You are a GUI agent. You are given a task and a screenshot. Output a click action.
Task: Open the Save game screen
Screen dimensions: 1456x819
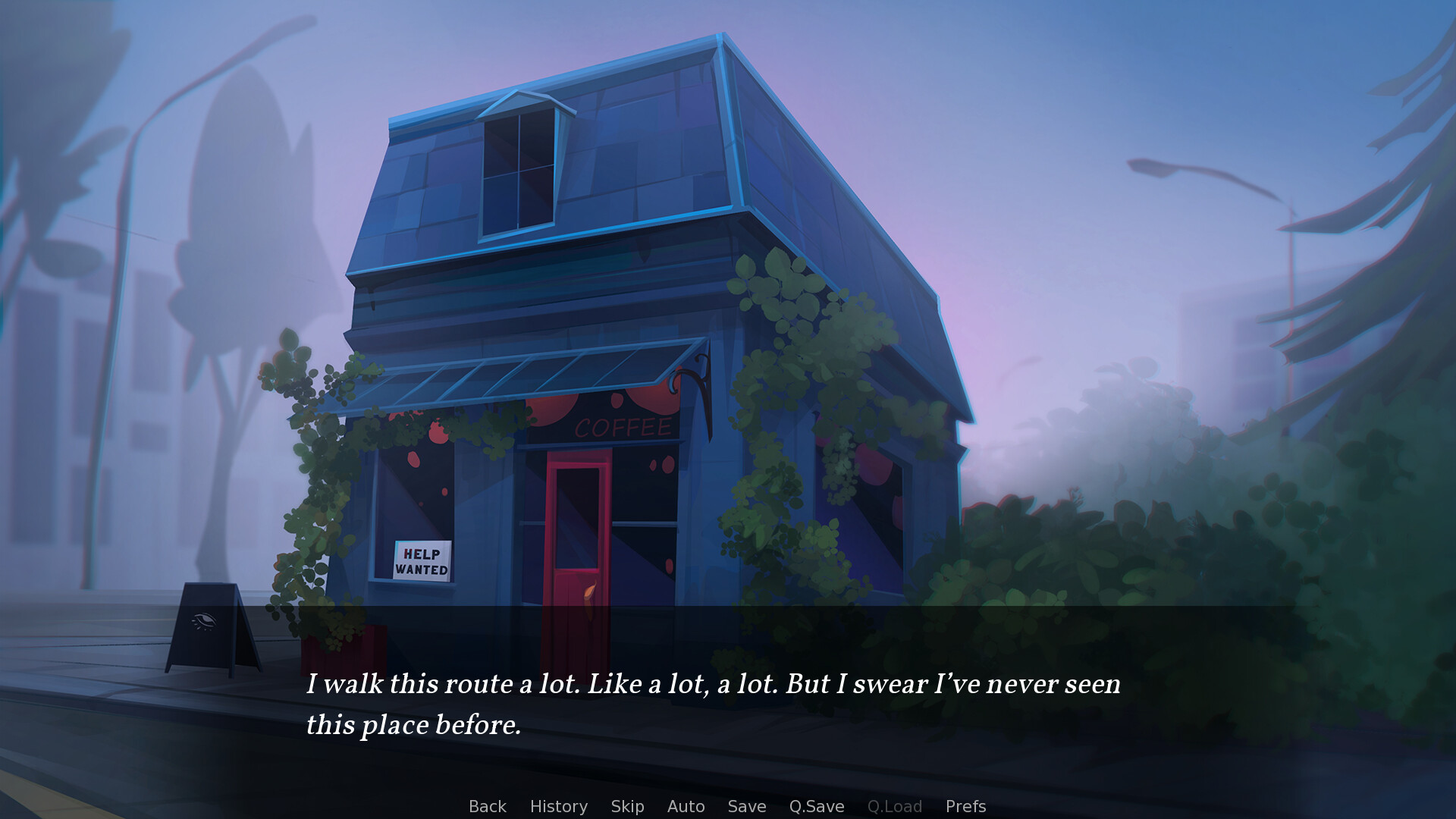click(x=746, y=806)
